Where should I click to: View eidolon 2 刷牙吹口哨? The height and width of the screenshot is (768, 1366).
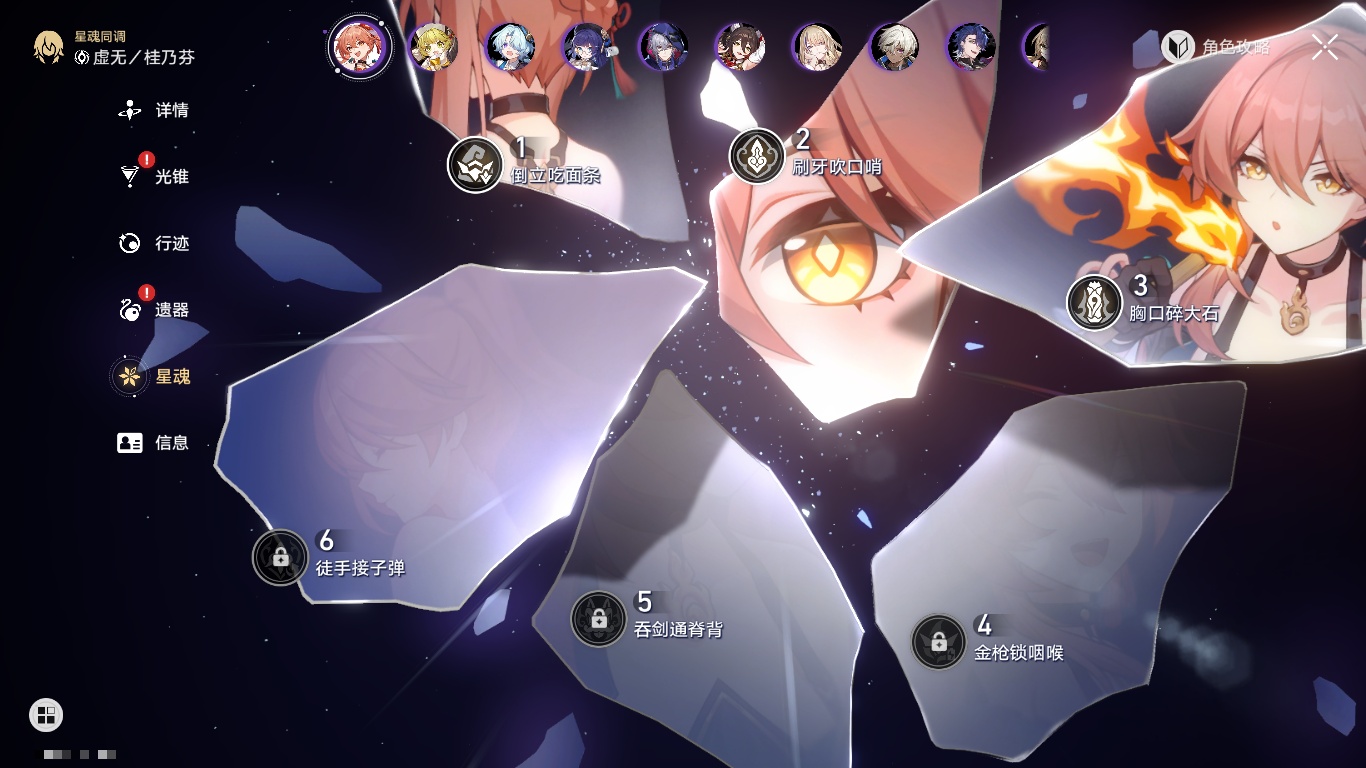click(x=757, y=156)
